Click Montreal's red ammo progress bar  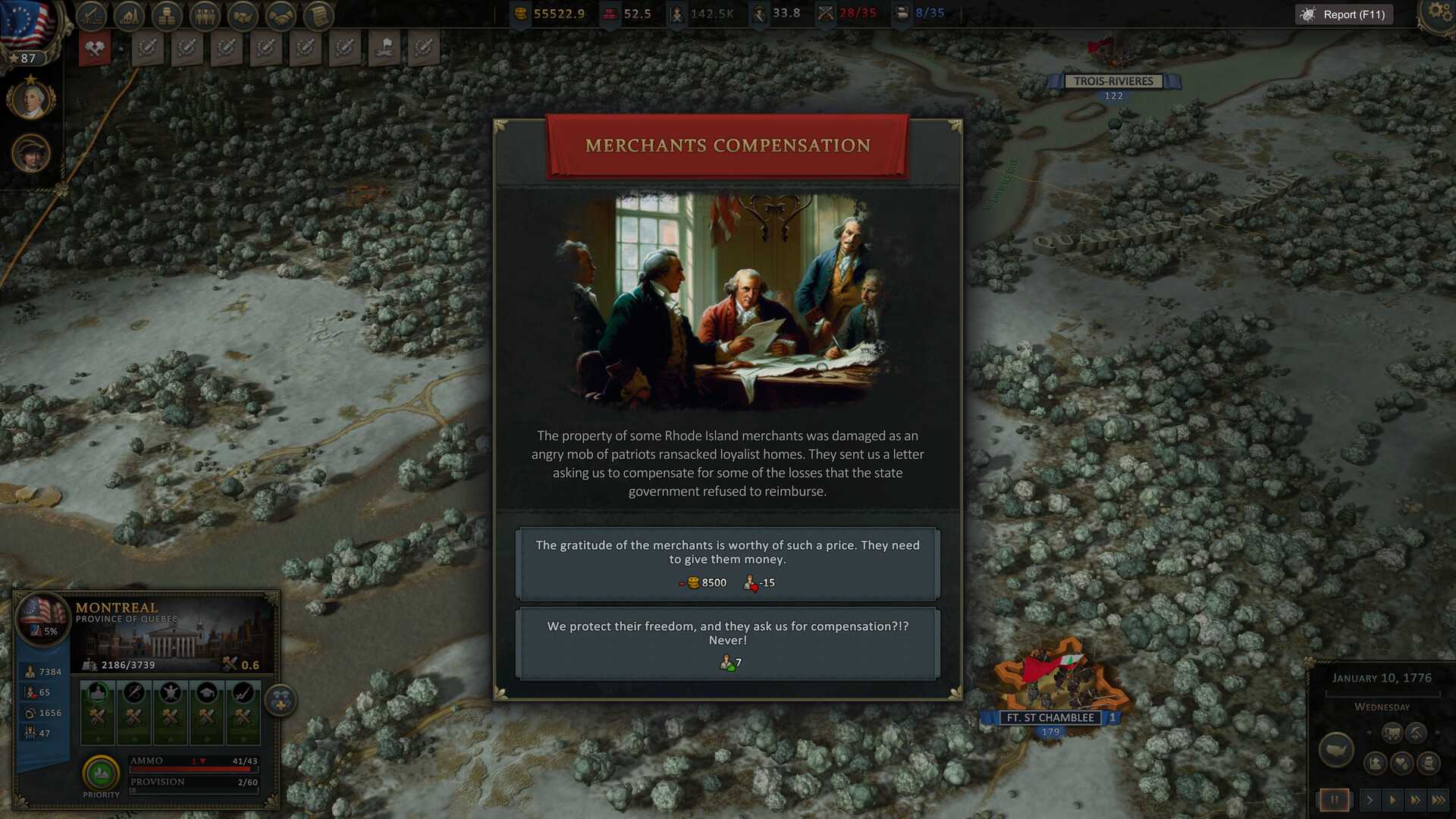coord(190,769)
